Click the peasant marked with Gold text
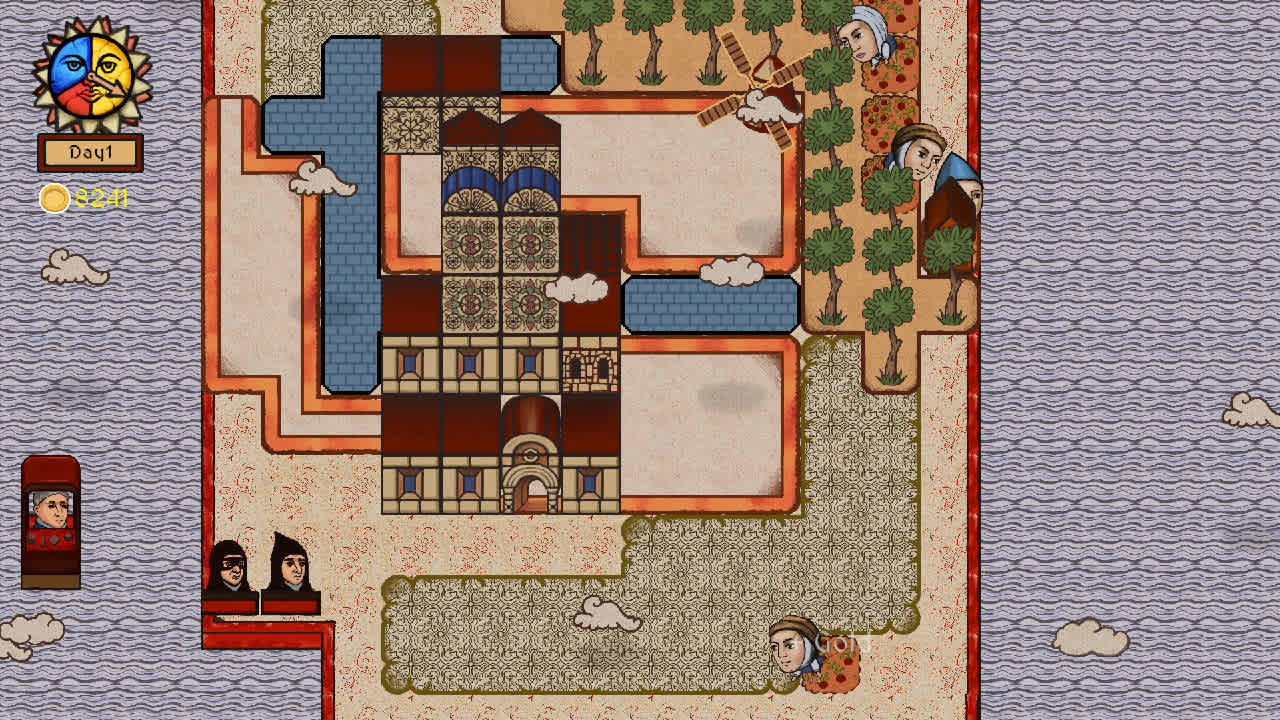1280x720 pixels. coord(793,650)
